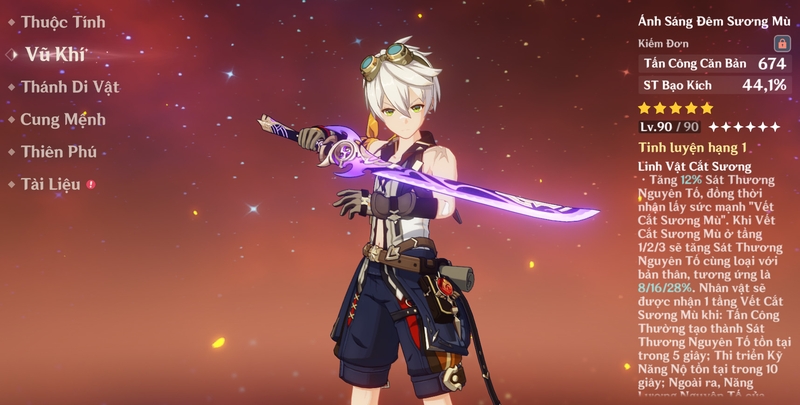Open the Thuộc Tính tab
Screen dimensions: 800x405
61,22
